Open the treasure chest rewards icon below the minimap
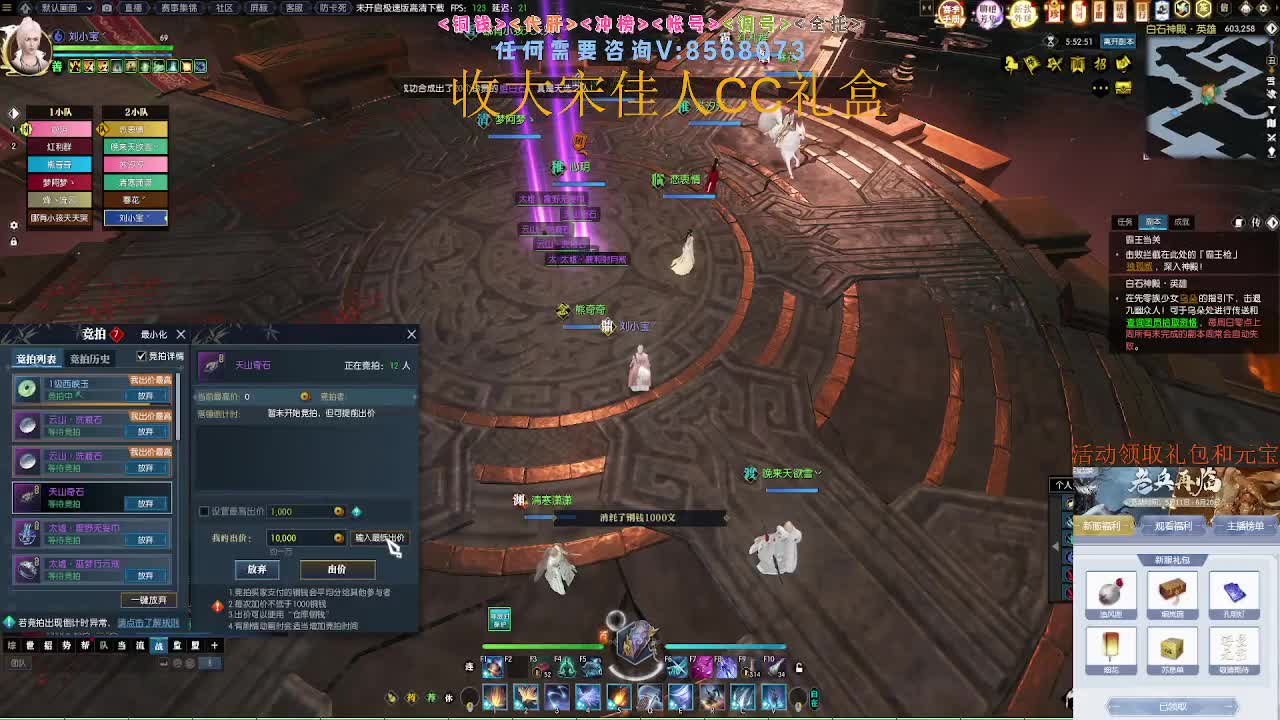1280x720 pixels. [x=1124, y=87]
